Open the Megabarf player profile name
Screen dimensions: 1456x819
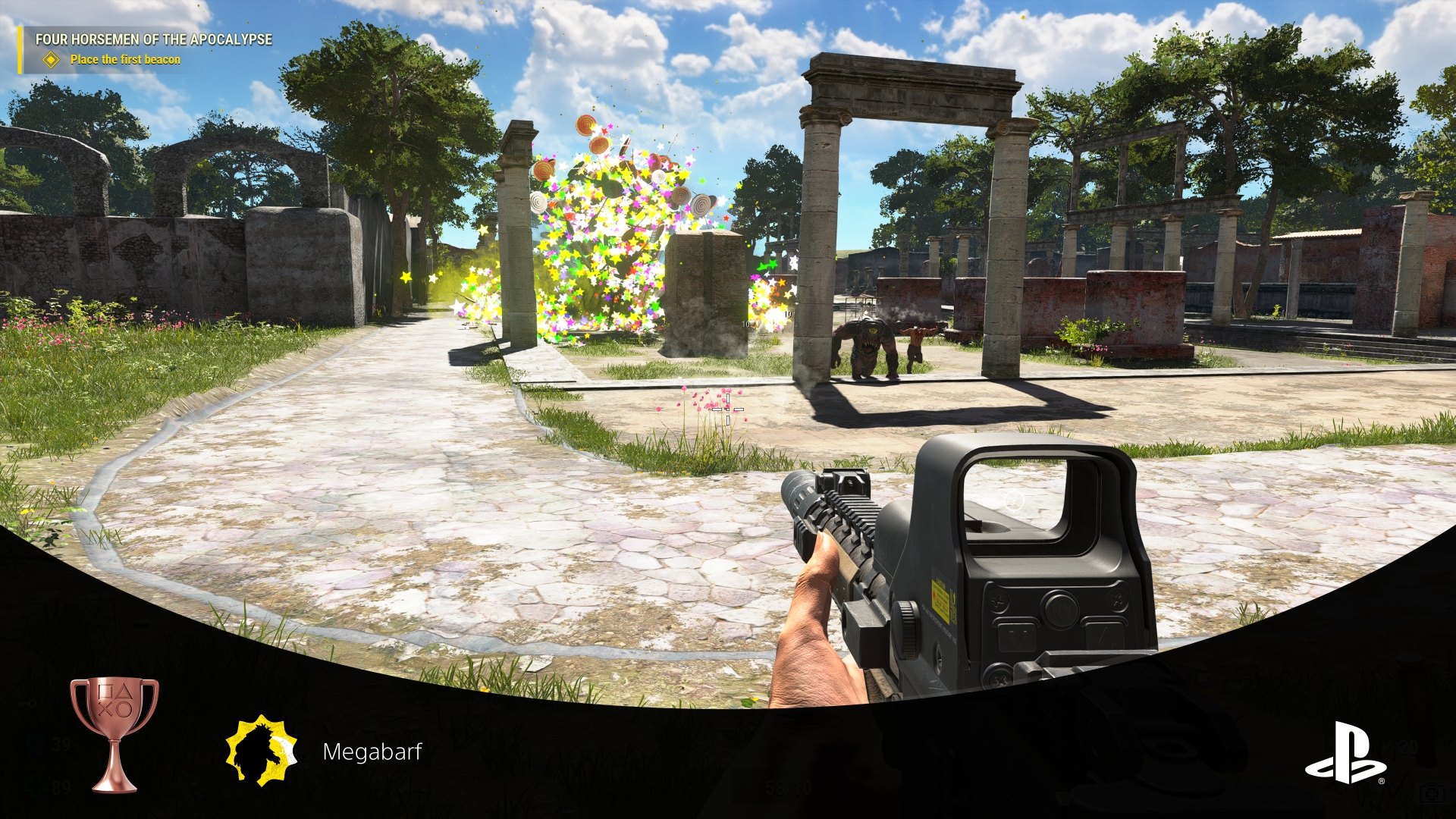tap(375, 753)
